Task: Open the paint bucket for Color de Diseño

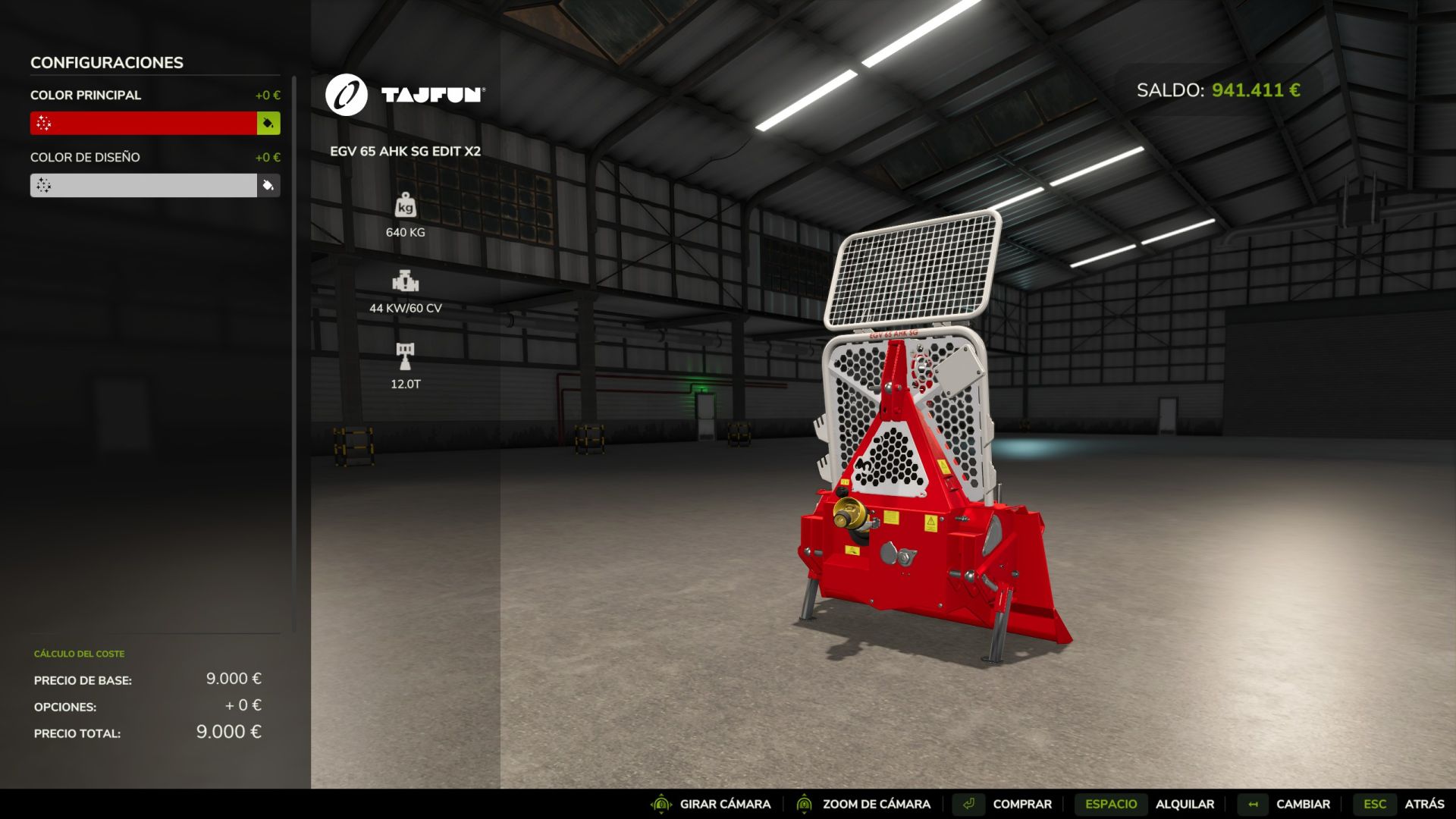Action: click(x=268, y=185)
